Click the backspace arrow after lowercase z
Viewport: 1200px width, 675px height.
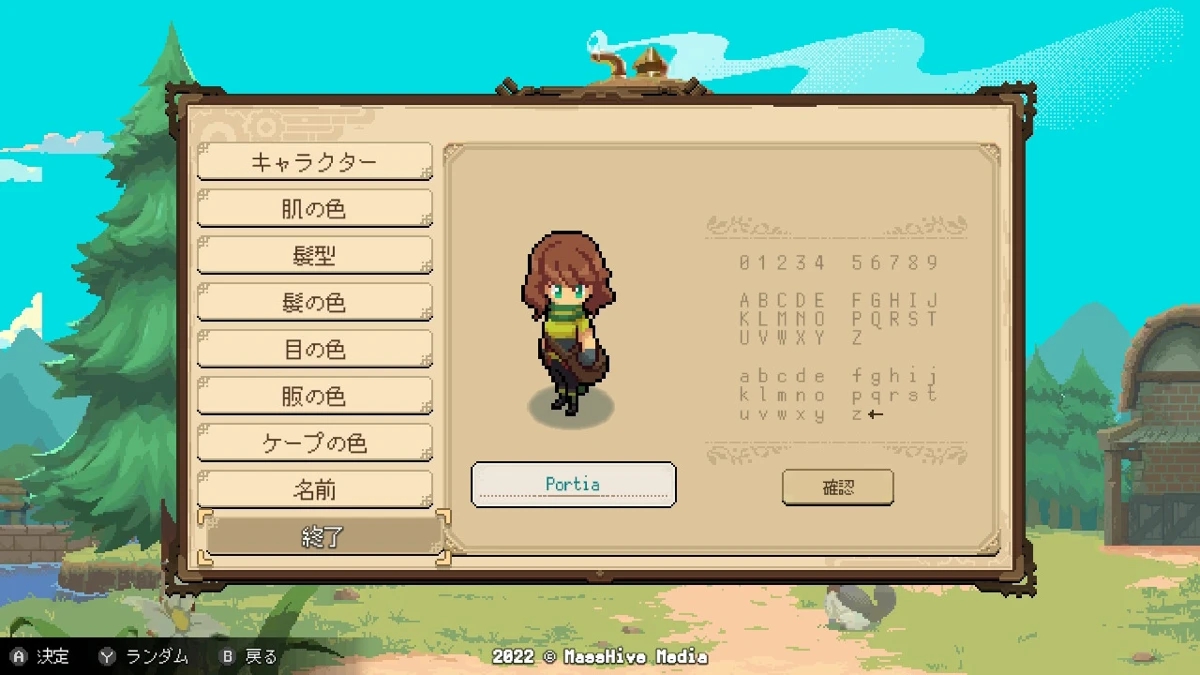877,414
